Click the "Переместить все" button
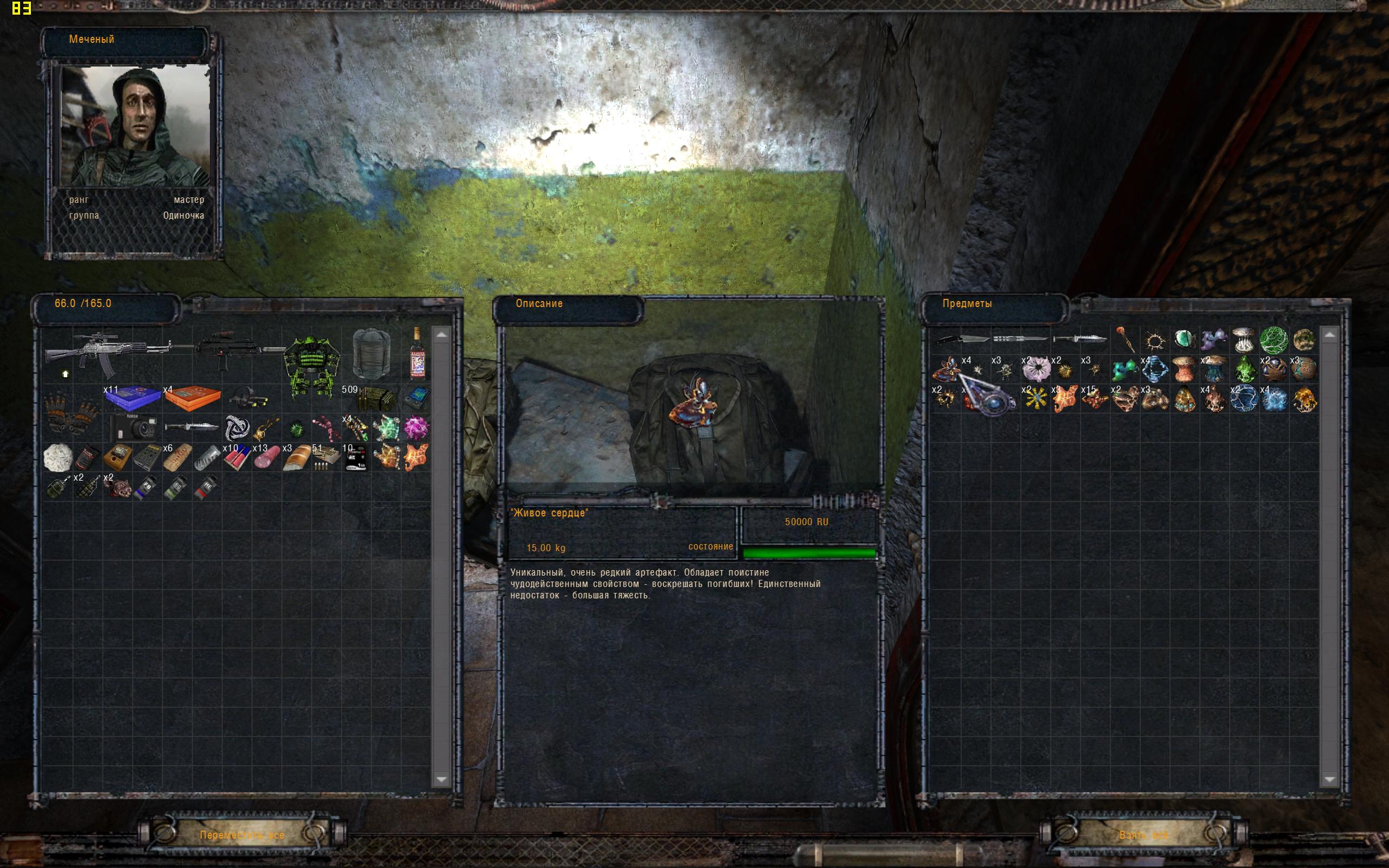The height and width of the screenshot is (868, 1389). pos(241,835)
